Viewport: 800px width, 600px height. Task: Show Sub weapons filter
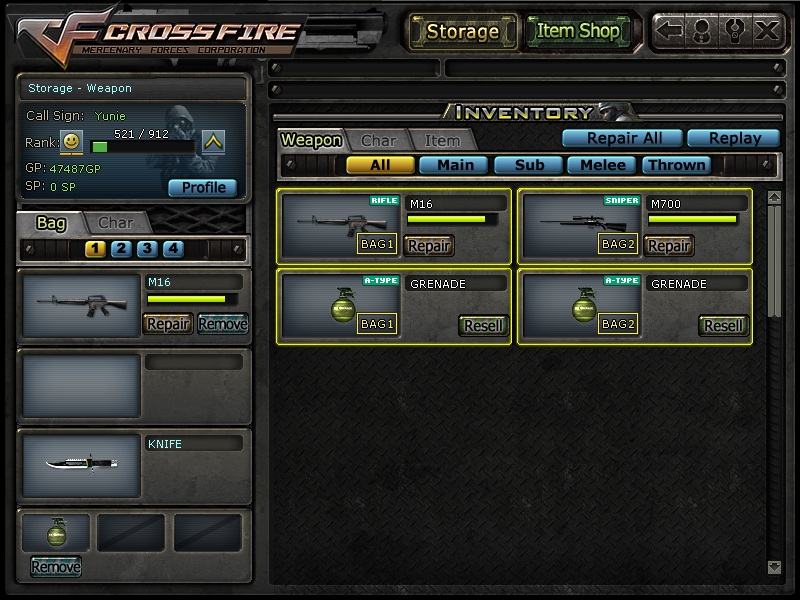529,165
